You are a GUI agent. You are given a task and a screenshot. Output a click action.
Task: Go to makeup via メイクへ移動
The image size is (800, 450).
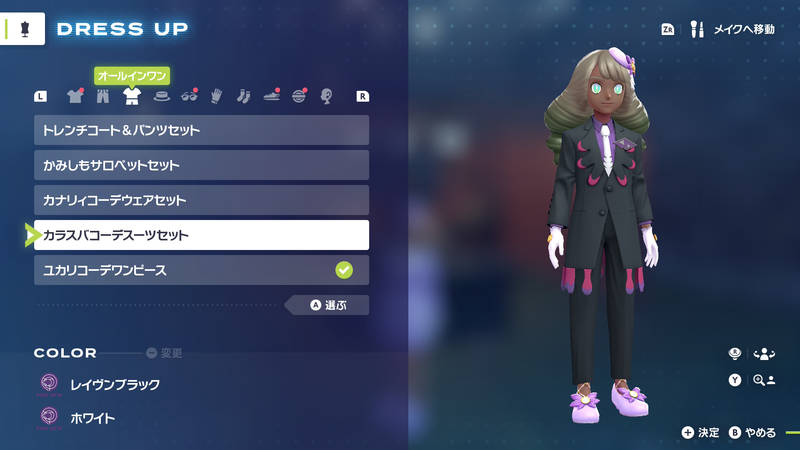pyautogui.click(x=734, y=30)
